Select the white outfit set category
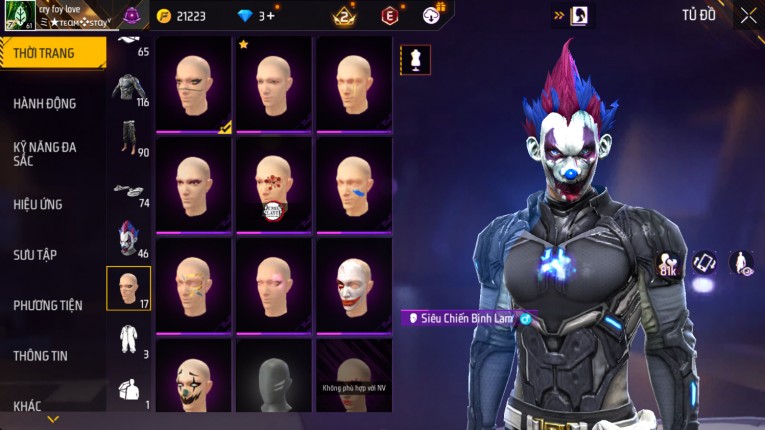Image resolution: width=765 pixels, height=430 pixels. tap(129, 338)
